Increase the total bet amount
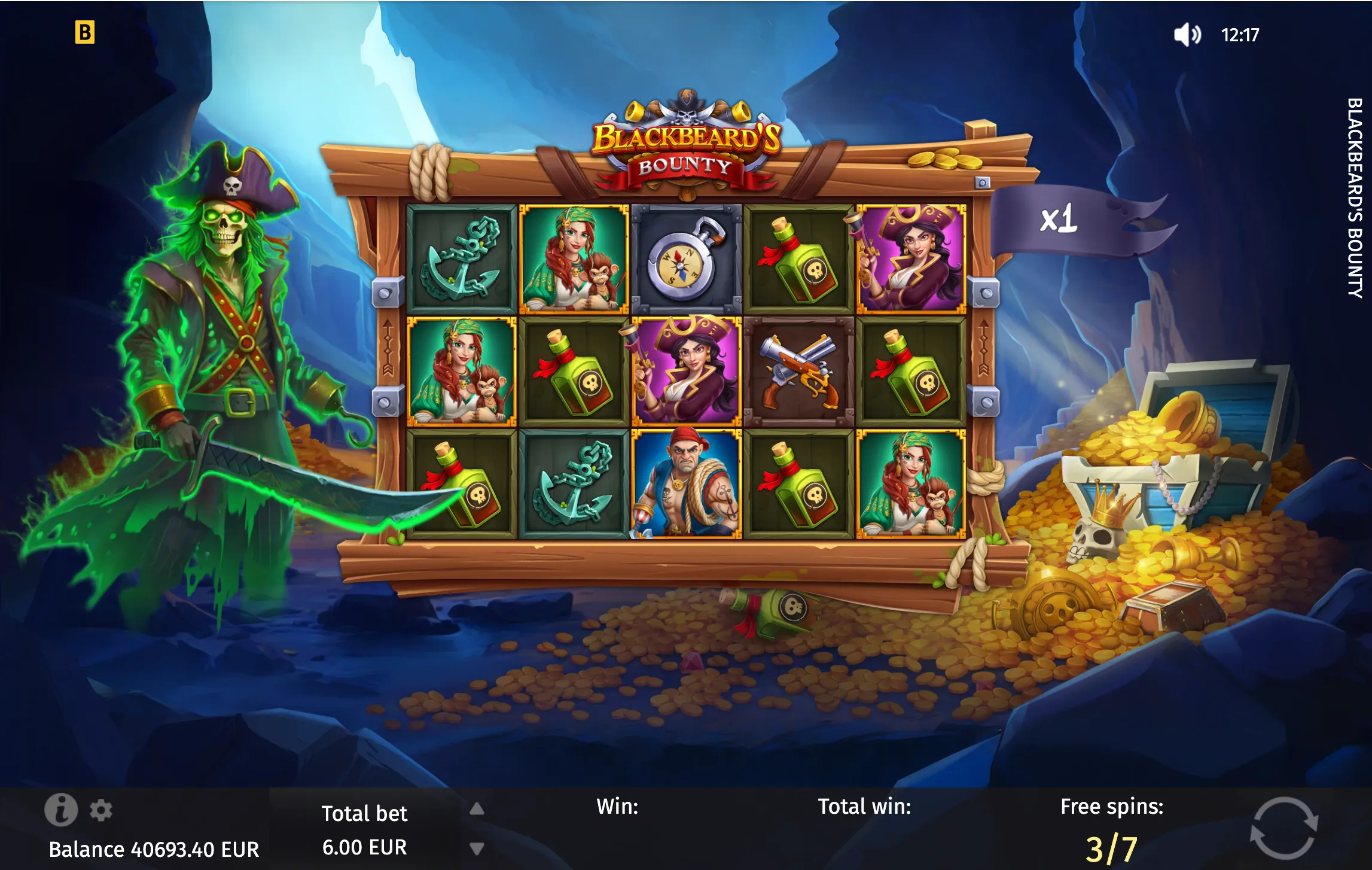The height and width of the screenshot is (870, 1372). (477, 809)
